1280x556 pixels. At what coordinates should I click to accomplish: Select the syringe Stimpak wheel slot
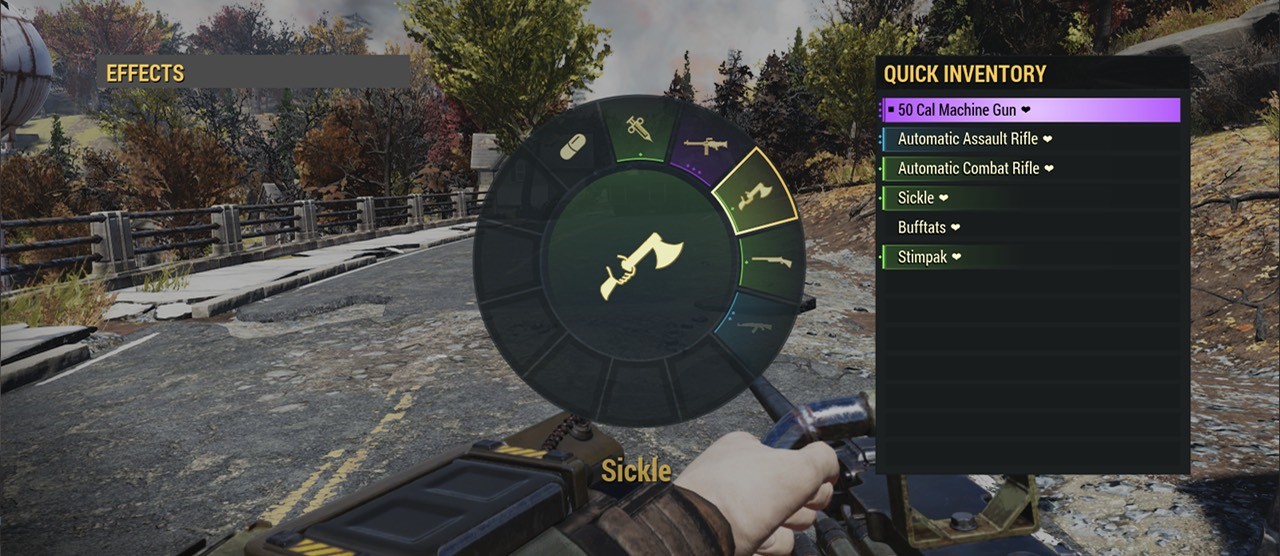(638, 128)
